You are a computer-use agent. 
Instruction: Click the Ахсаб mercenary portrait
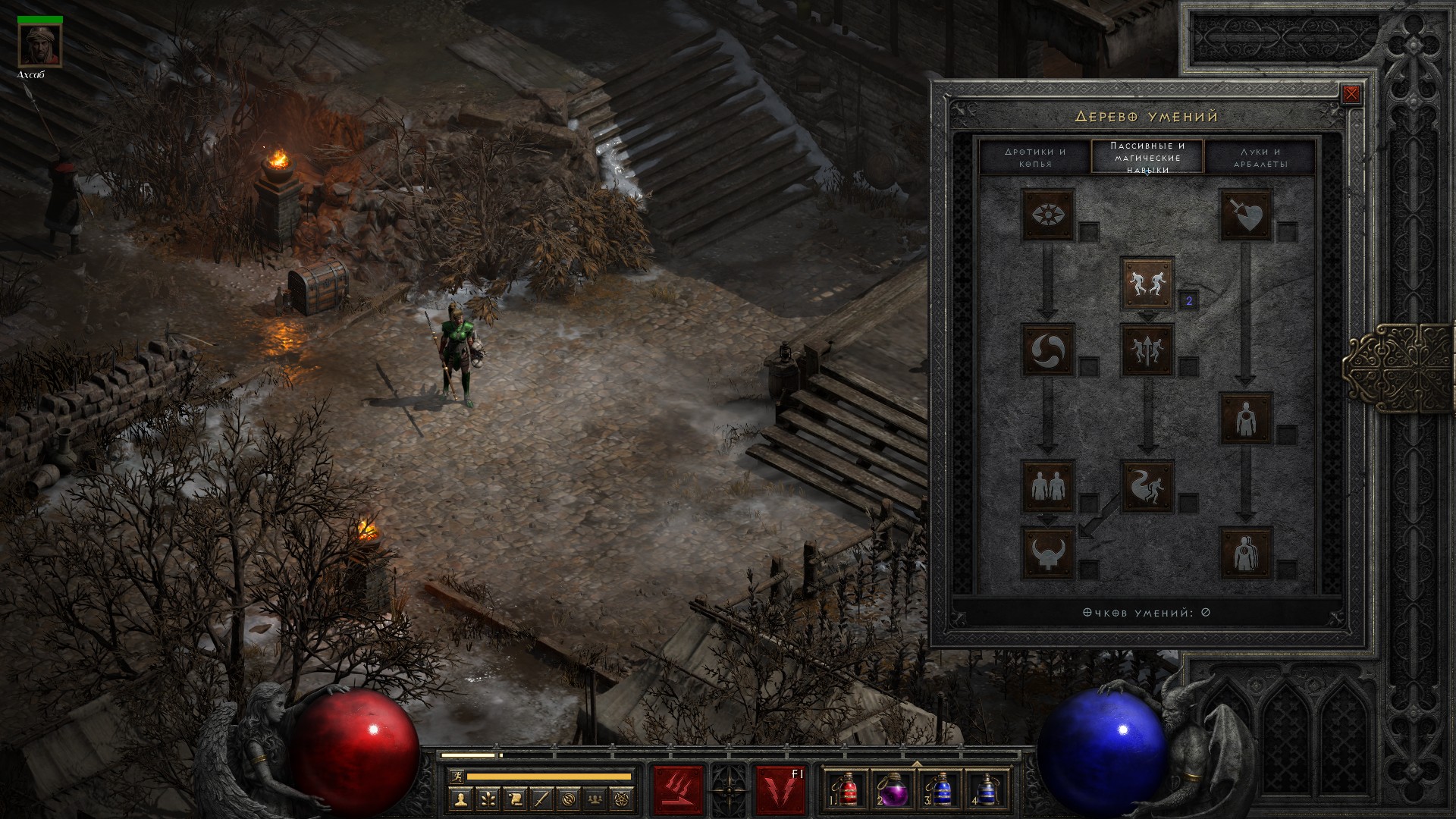39,46
